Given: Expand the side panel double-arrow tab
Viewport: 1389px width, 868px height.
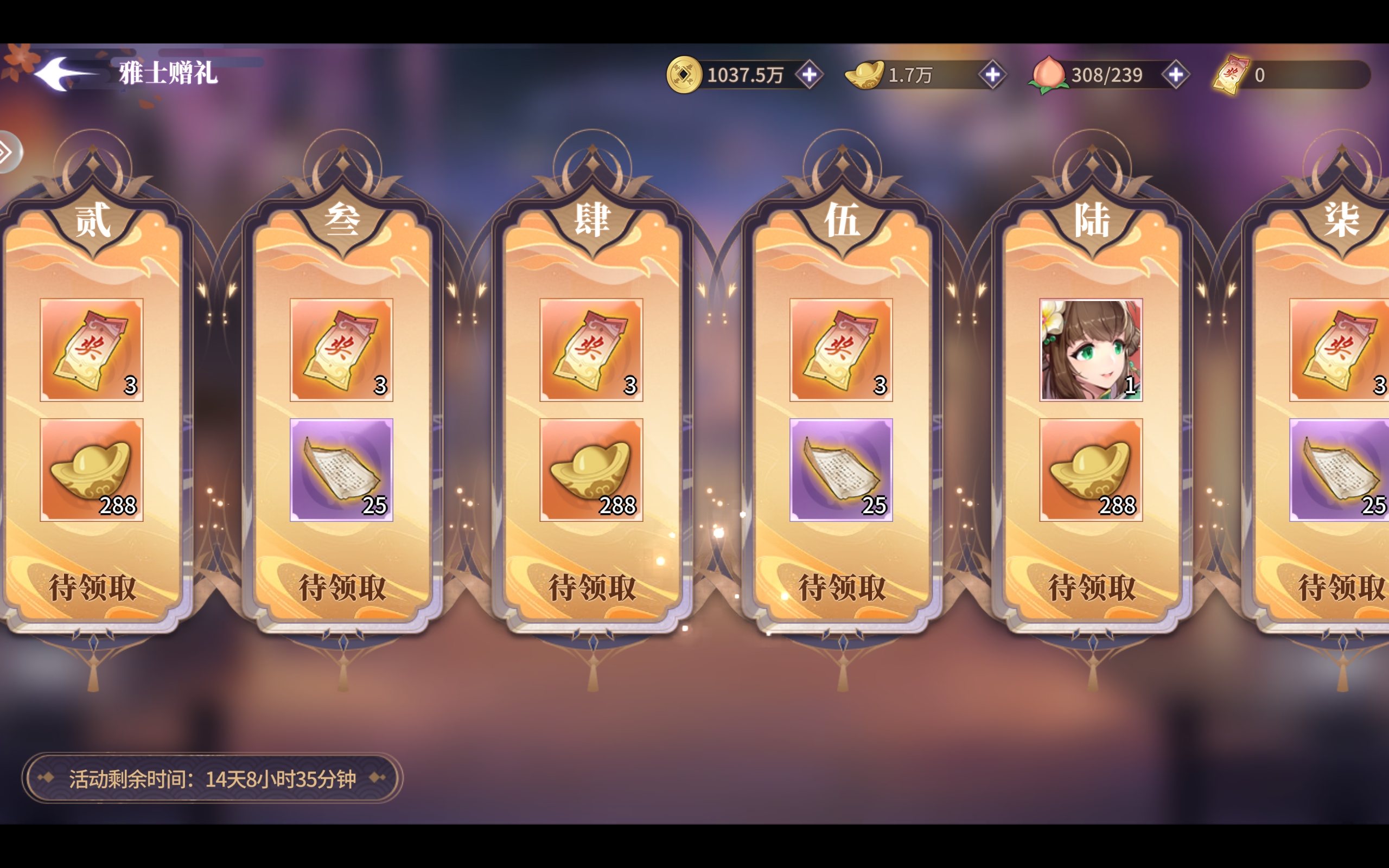Looking at the screenshot, I should tap(8, 152).
